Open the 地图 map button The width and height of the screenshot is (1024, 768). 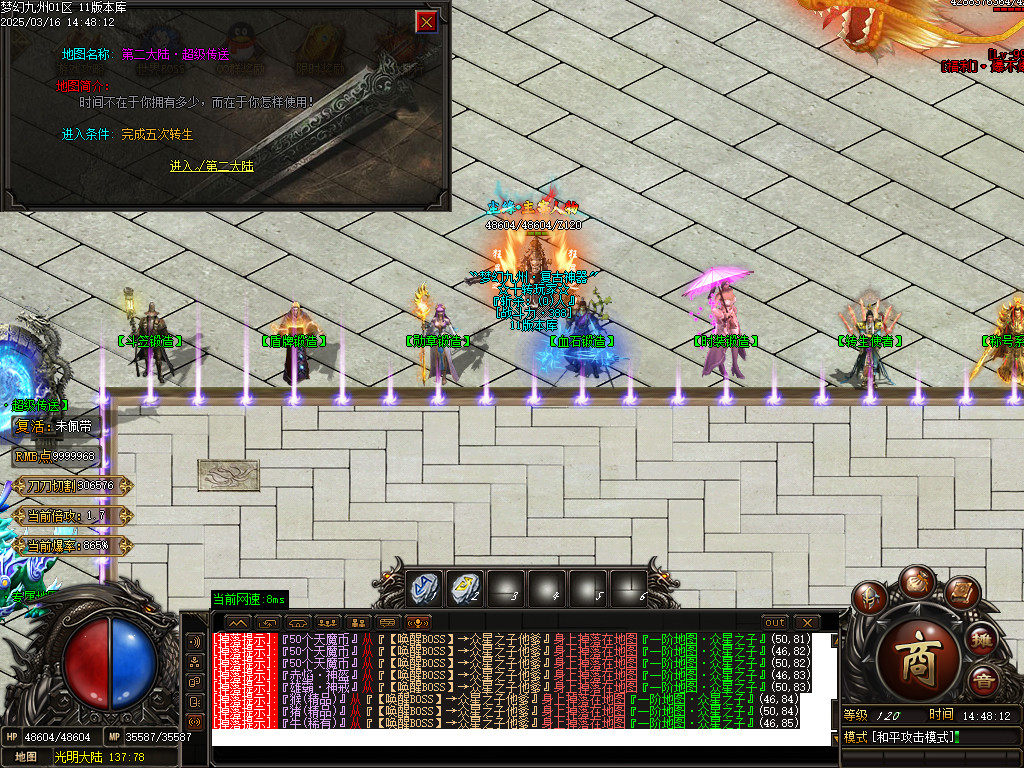(x=26, y=757)
